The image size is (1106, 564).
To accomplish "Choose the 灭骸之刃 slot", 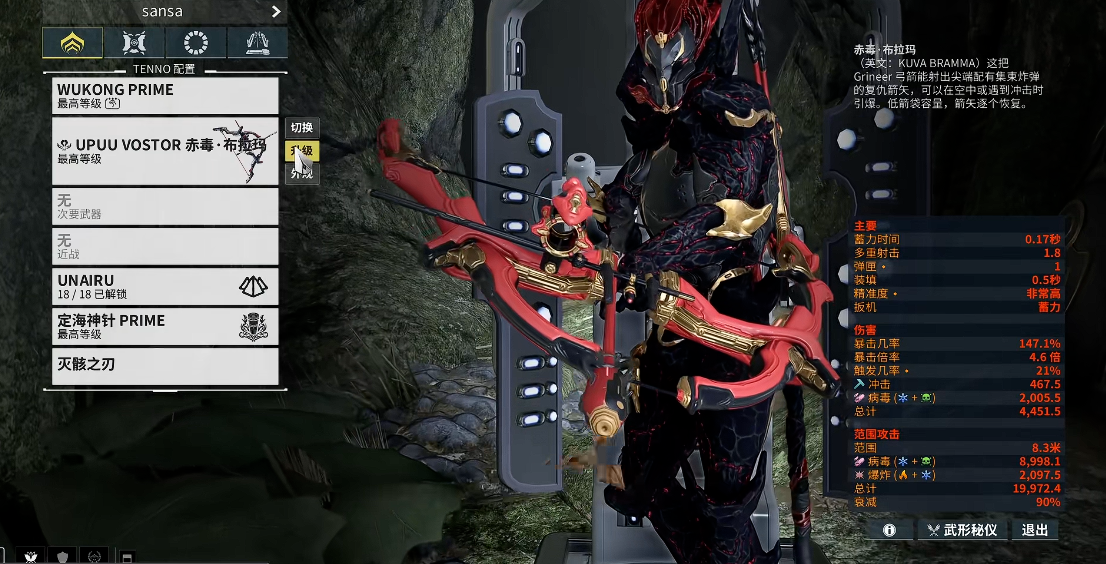I will 165,366.
